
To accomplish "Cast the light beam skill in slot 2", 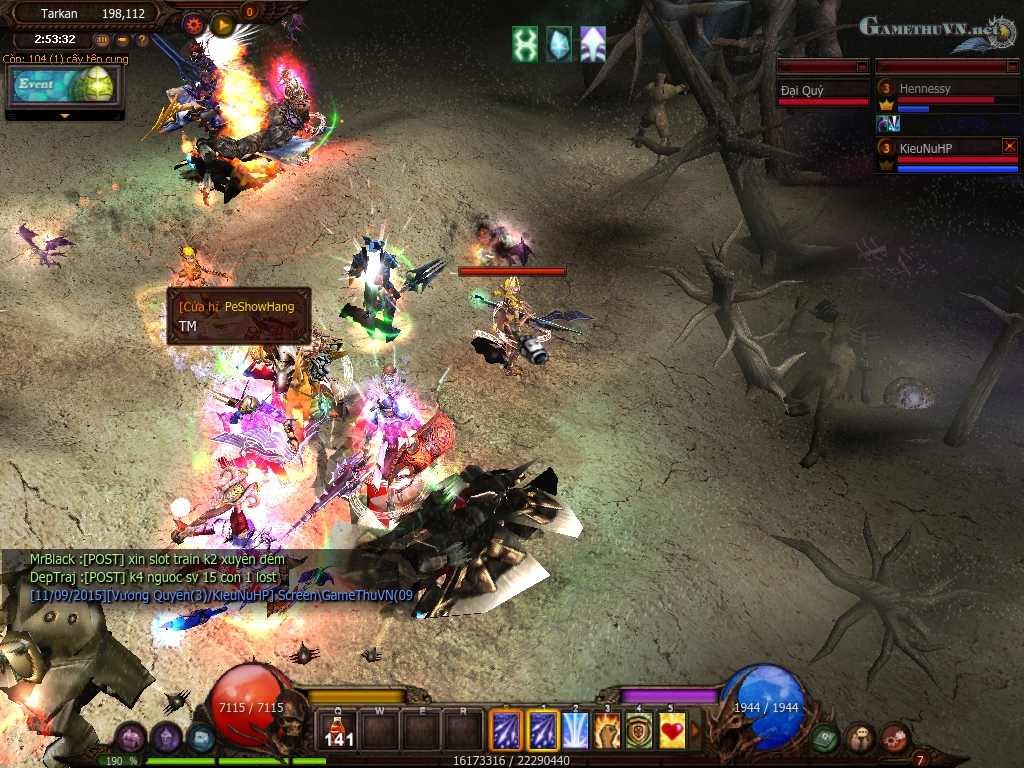I will coord(575,731).
